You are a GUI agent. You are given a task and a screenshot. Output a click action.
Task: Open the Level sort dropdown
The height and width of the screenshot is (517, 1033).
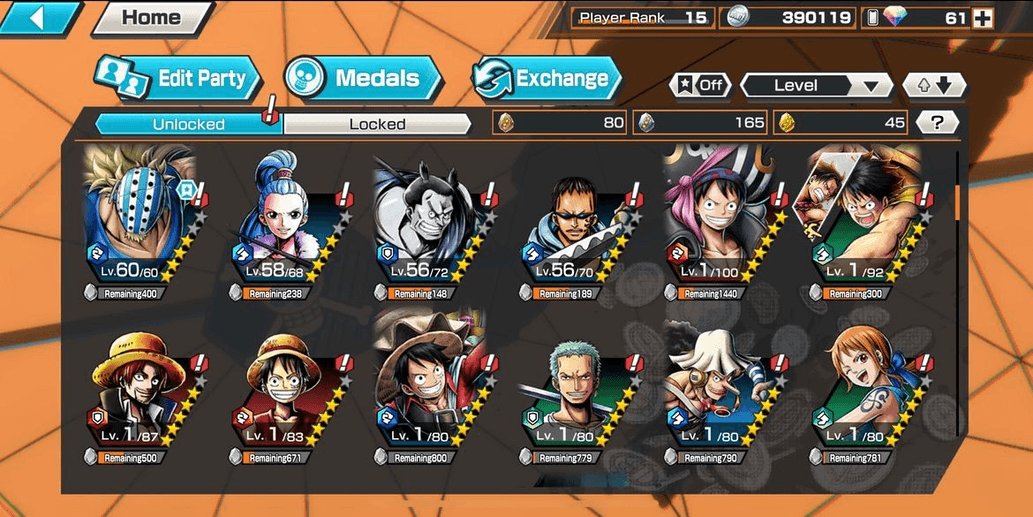(x=816, y=86)
